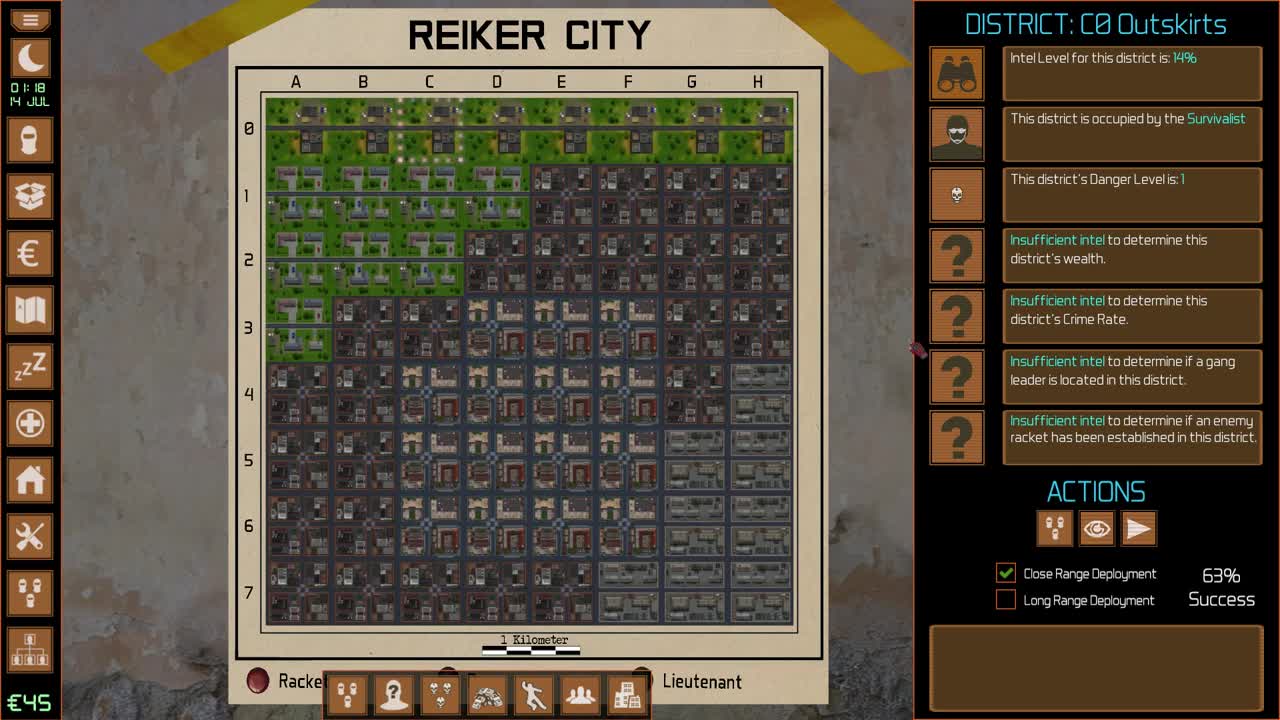This screenshot has height=720, width=1280.
Task: Open the supplies crate panel
Action: (x=30, y=197)
